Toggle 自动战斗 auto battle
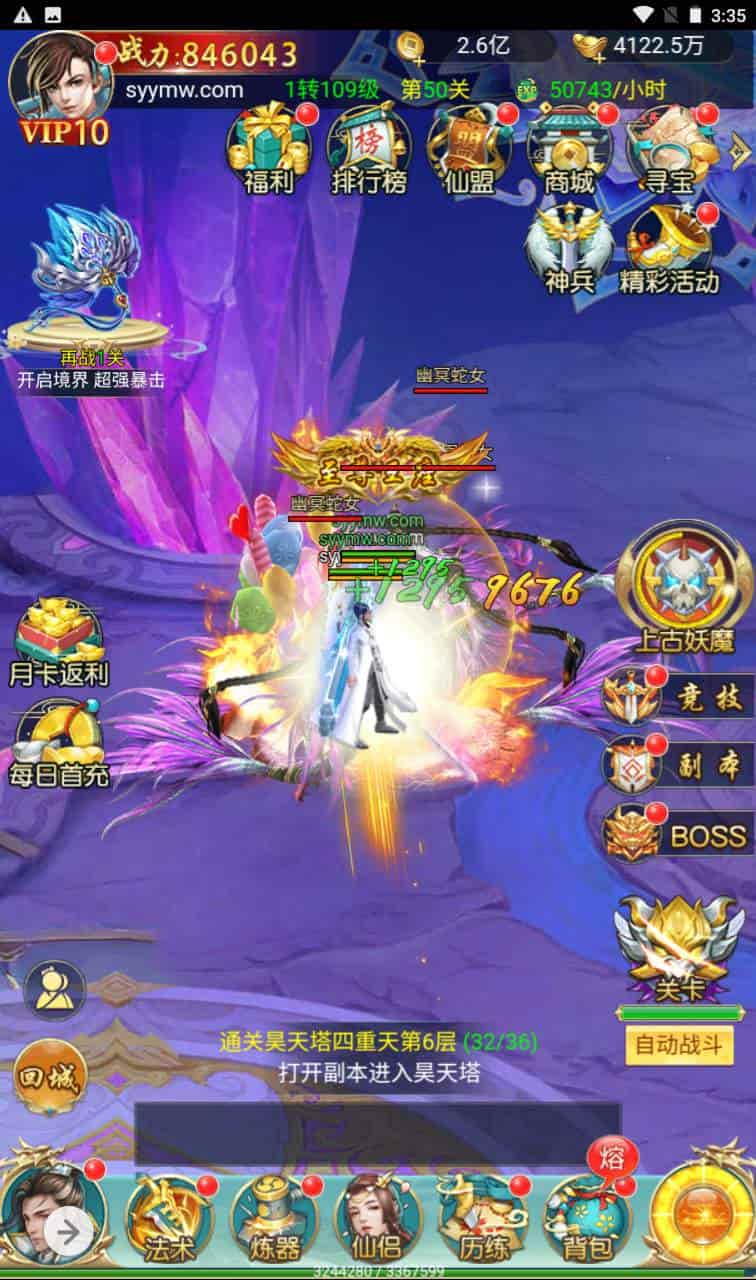The image size is (756, 1280). coord(679,1046)
